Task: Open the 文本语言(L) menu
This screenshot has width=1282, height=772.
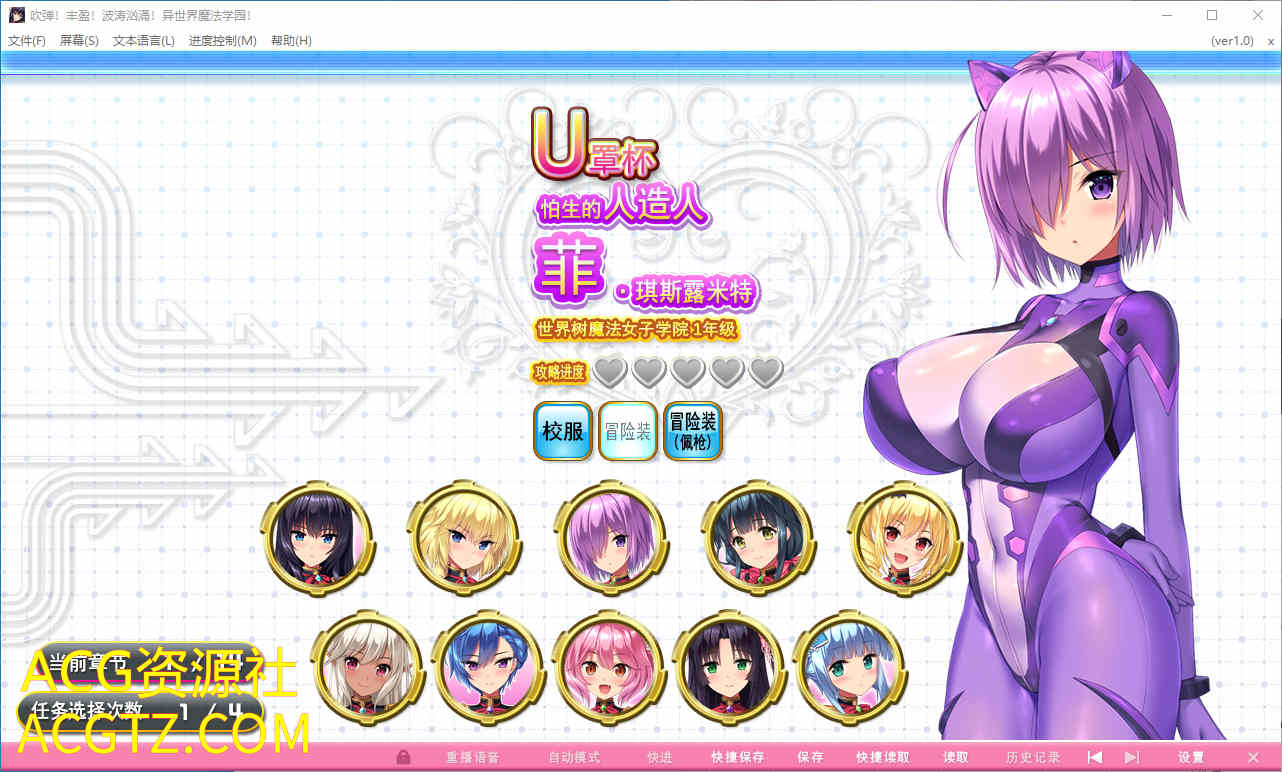Action: tap(144, 41)
